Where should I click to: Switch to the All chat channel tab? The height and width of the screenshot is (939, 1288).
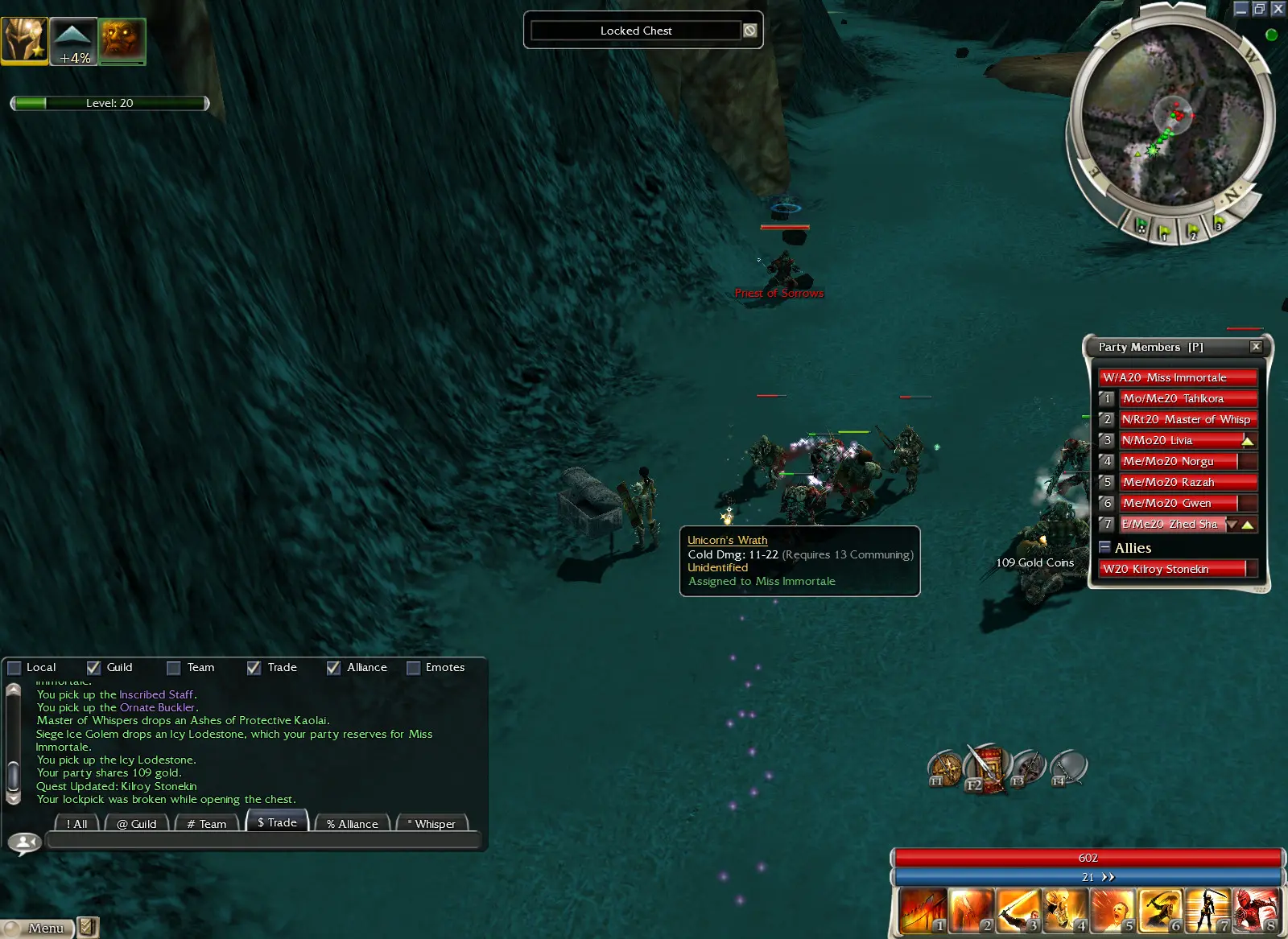tap(77, 824)
